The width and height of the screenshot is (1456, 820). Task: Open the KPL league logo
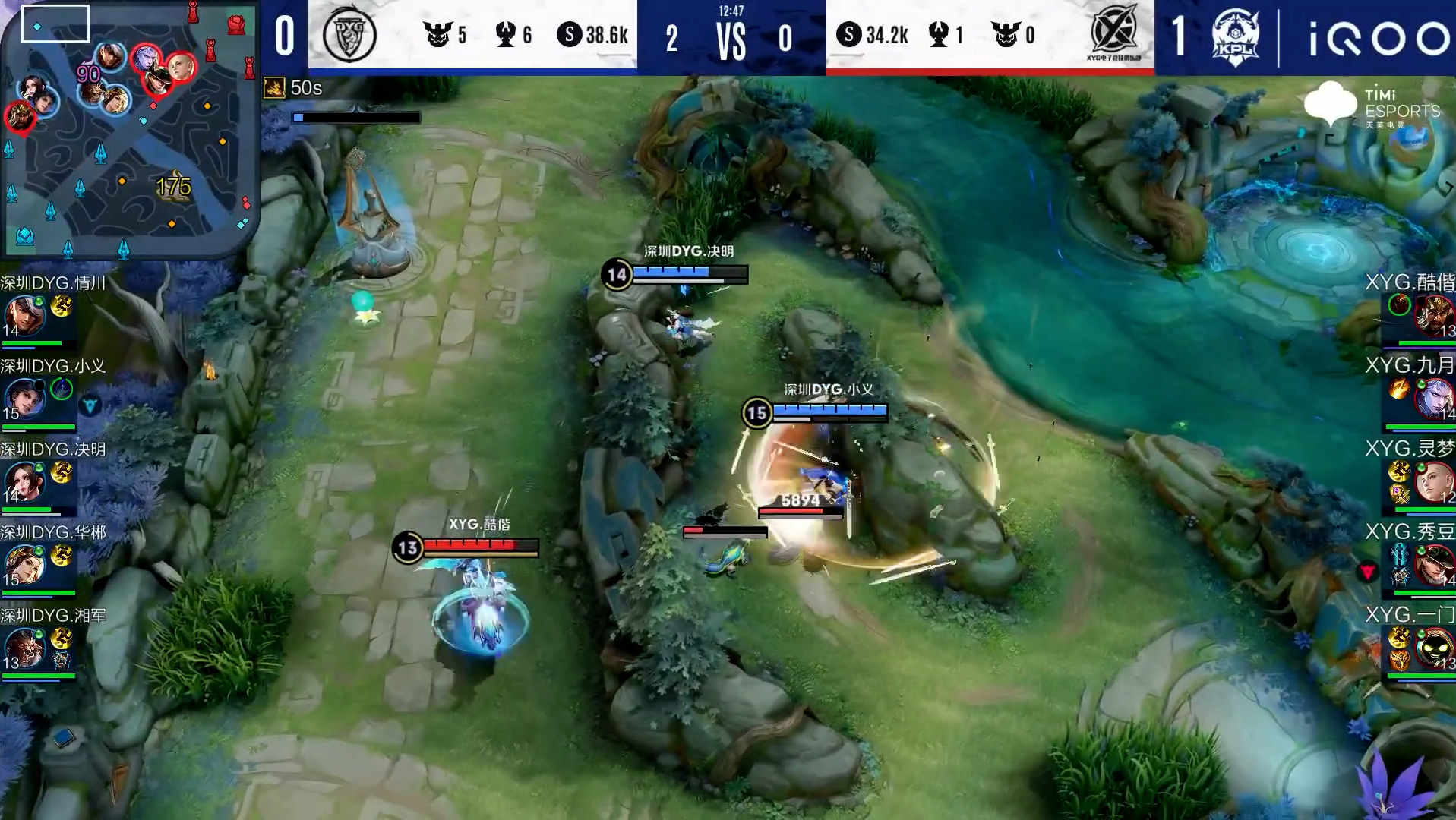coord(1235,36)
